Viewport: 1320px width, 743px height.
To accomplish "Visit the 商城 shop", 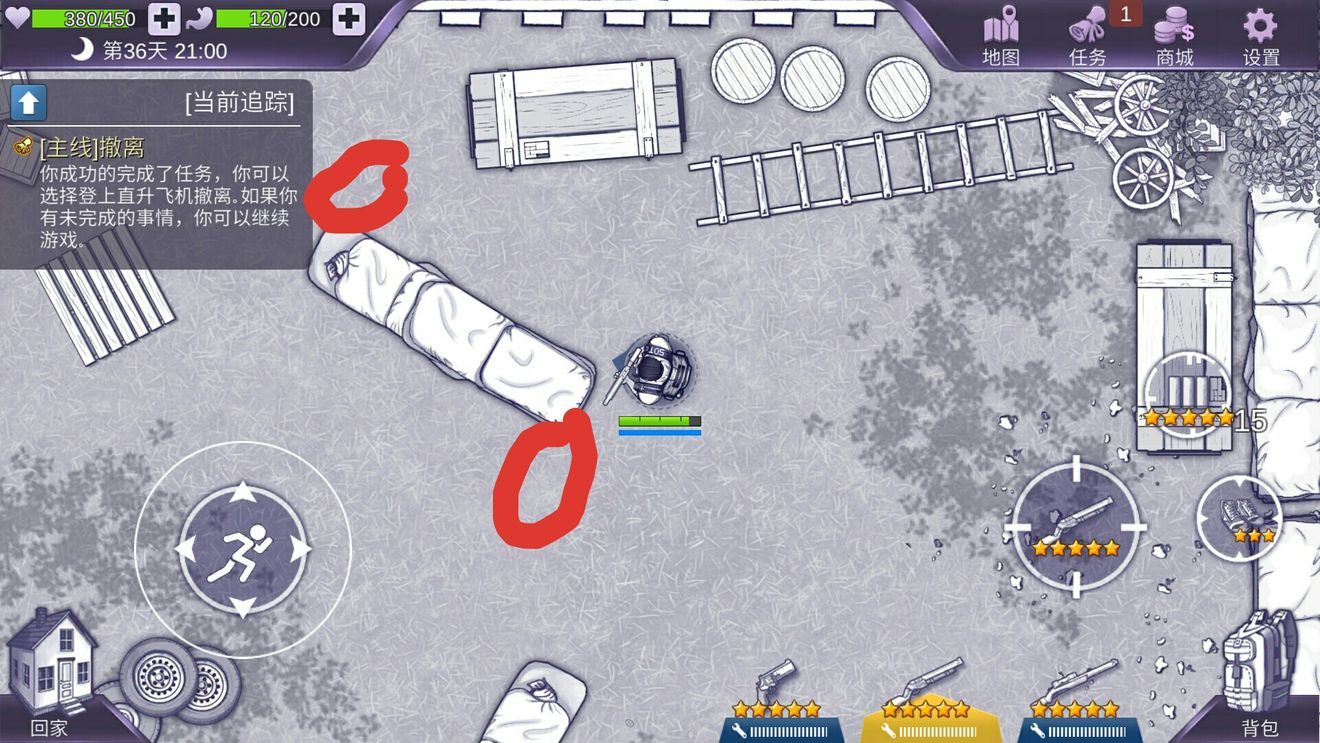I will point(1175,36).
